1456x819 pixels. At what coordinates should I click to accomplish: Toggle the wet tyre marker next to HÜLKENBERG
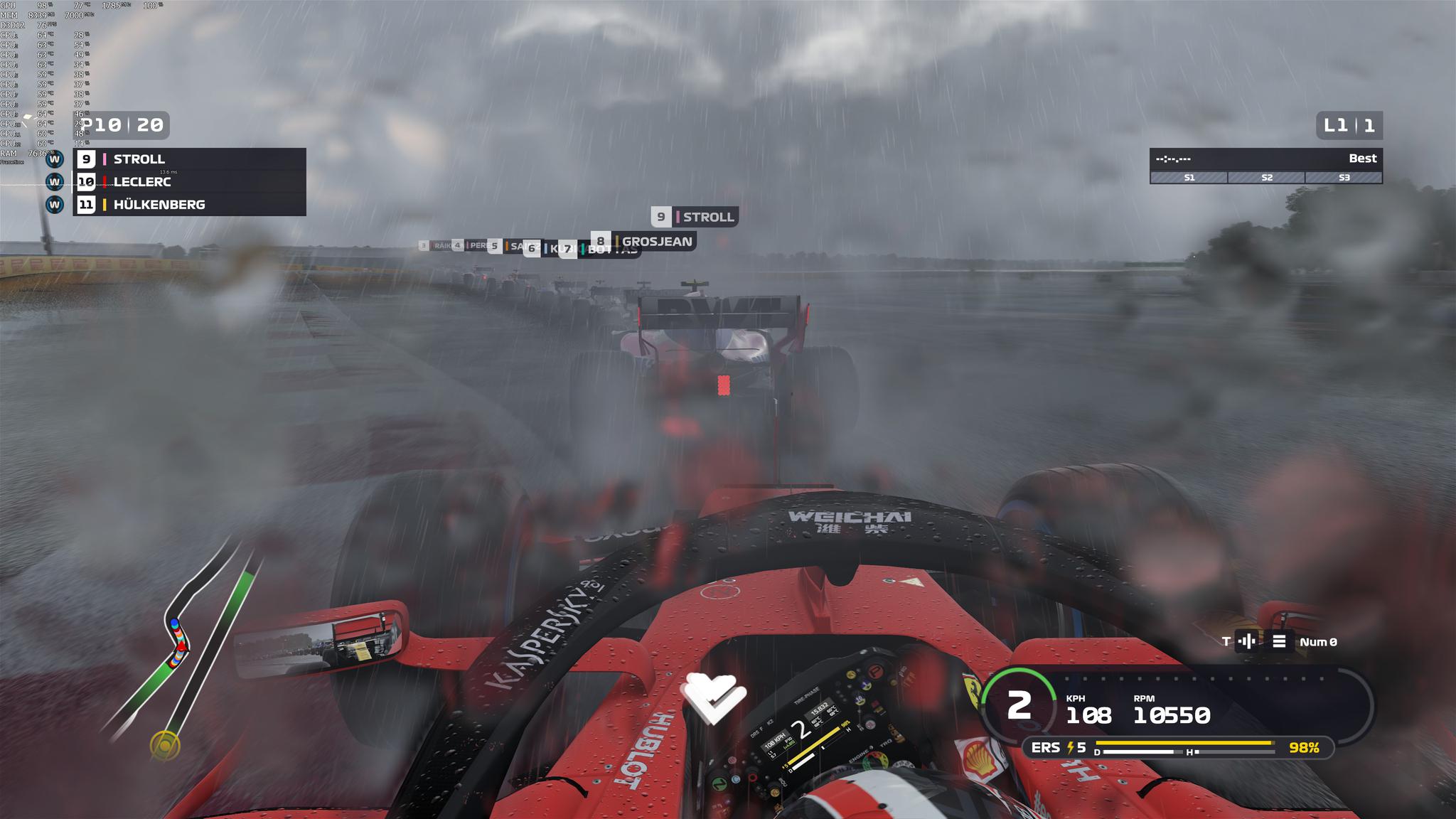click(55, 205)
